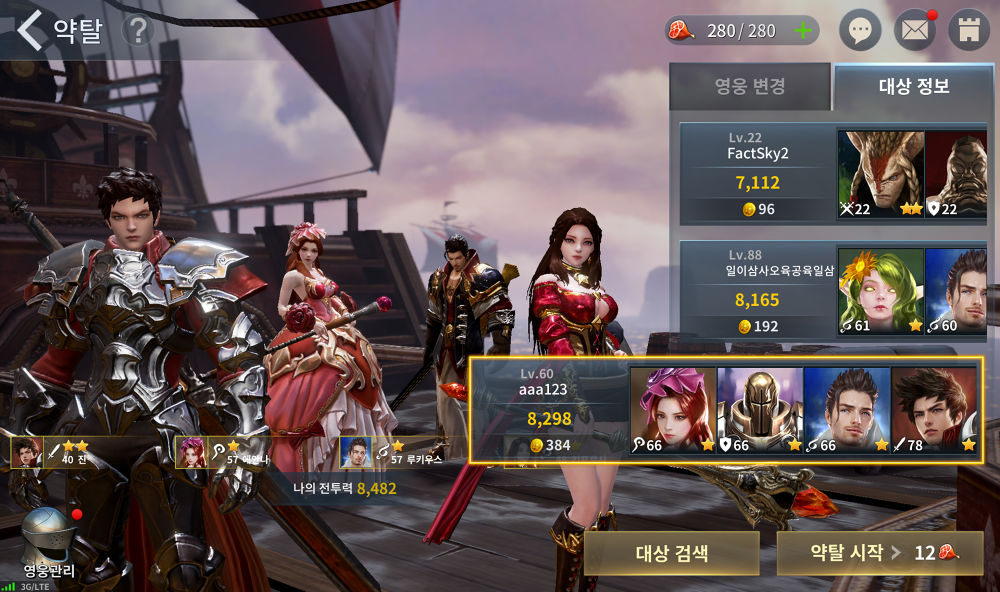Switch to the 대상 정보 tab
Screen dimensions: 1000x592
pyautogui.click(x=914, y=86)
